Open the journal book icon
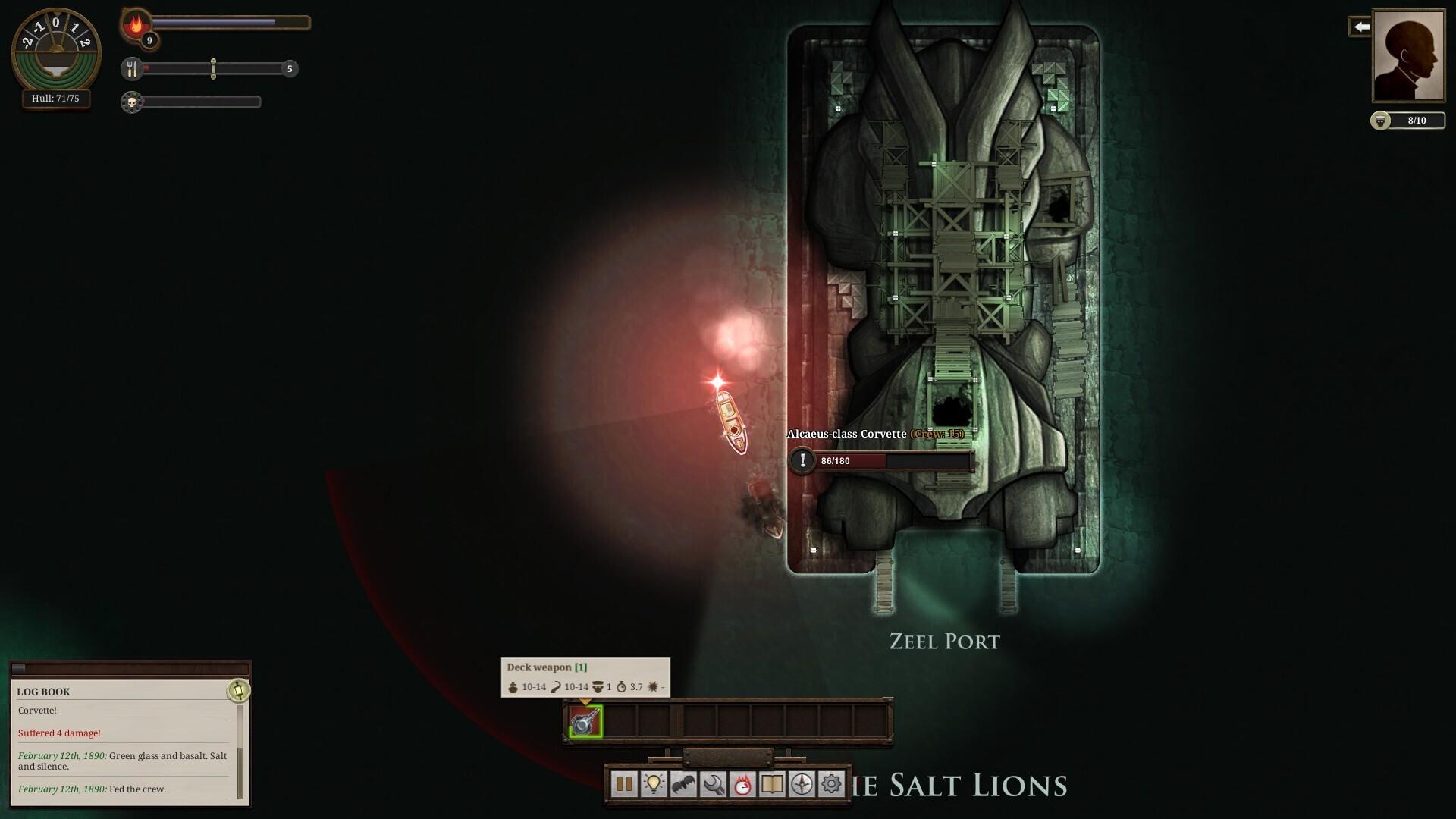Screen dimensions: 1456x819 coord(772,784)
